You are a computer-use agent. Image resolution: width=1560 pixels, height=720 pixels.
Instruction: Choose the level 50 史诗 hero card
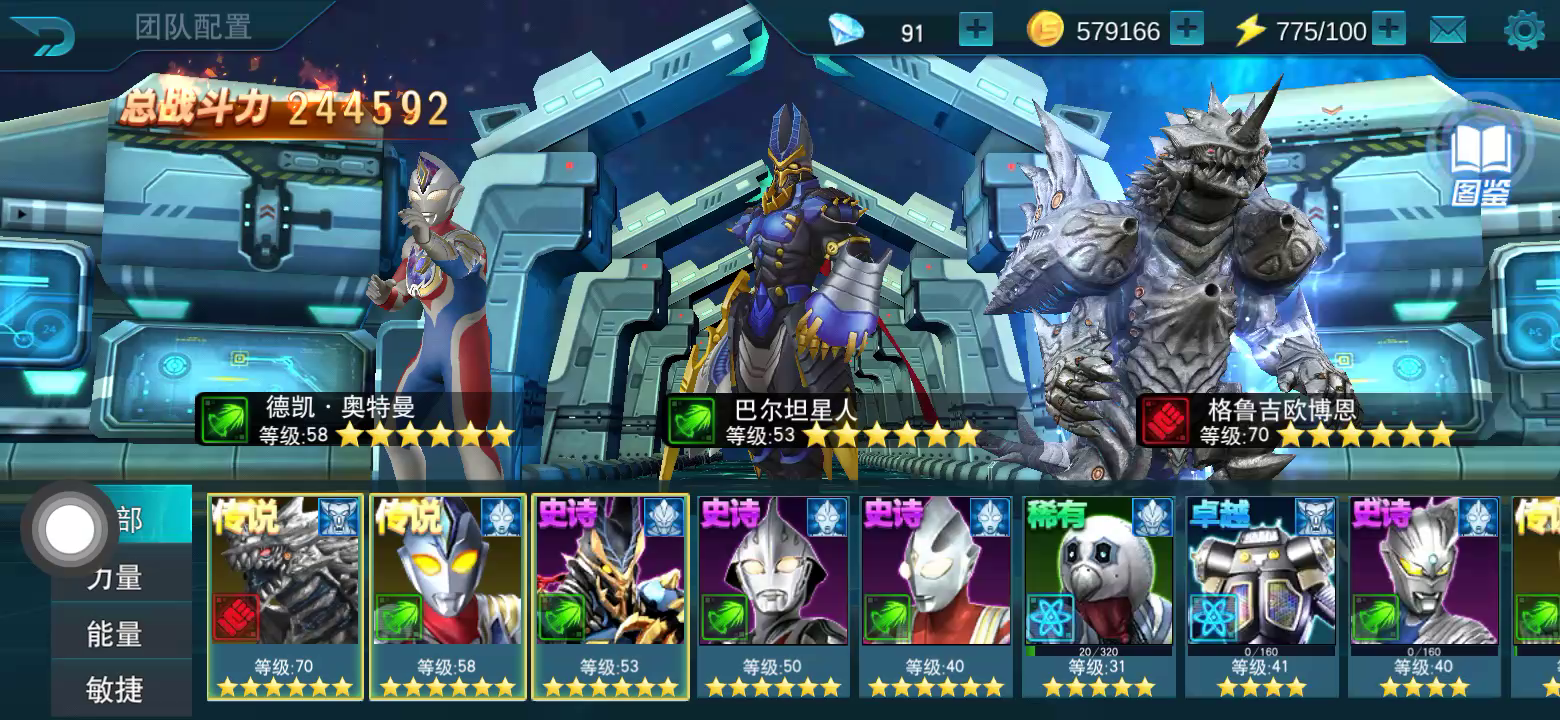point(773,596)
